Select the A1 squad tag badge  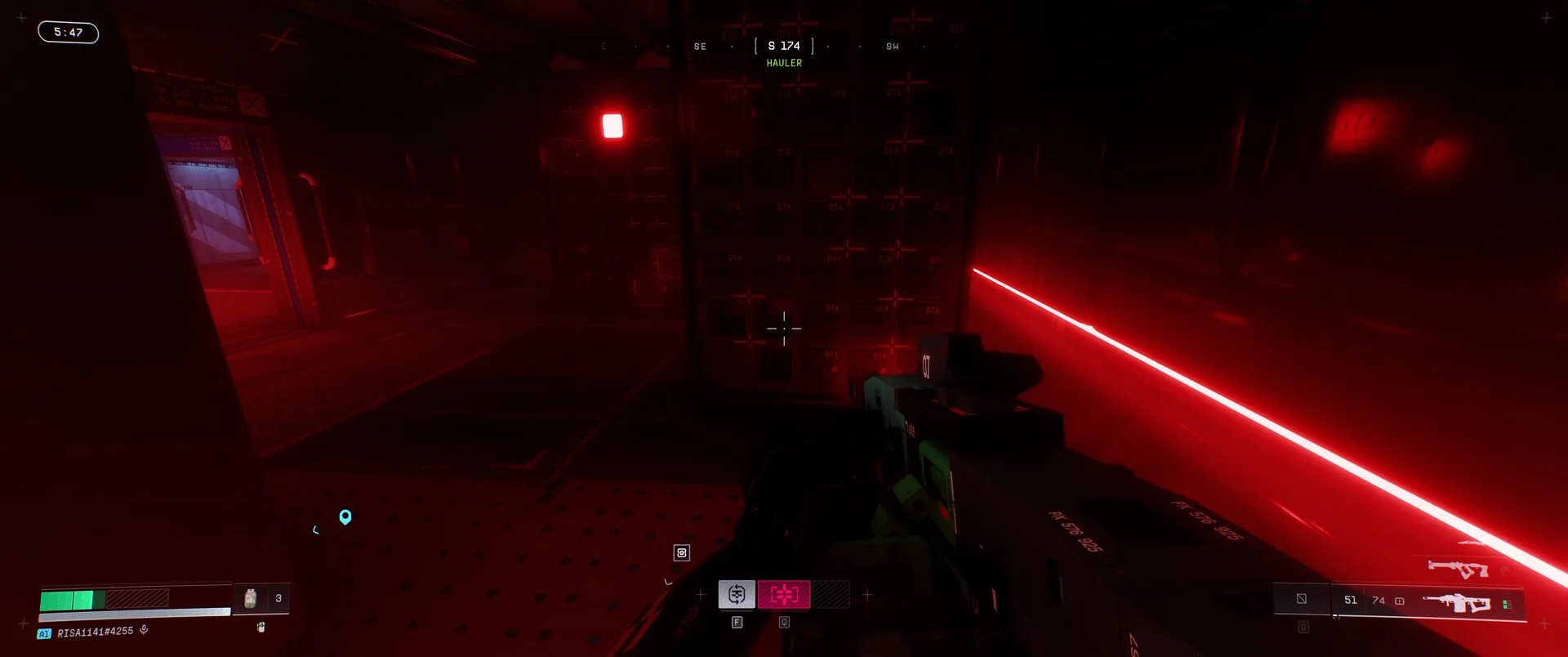click(44, 633)
